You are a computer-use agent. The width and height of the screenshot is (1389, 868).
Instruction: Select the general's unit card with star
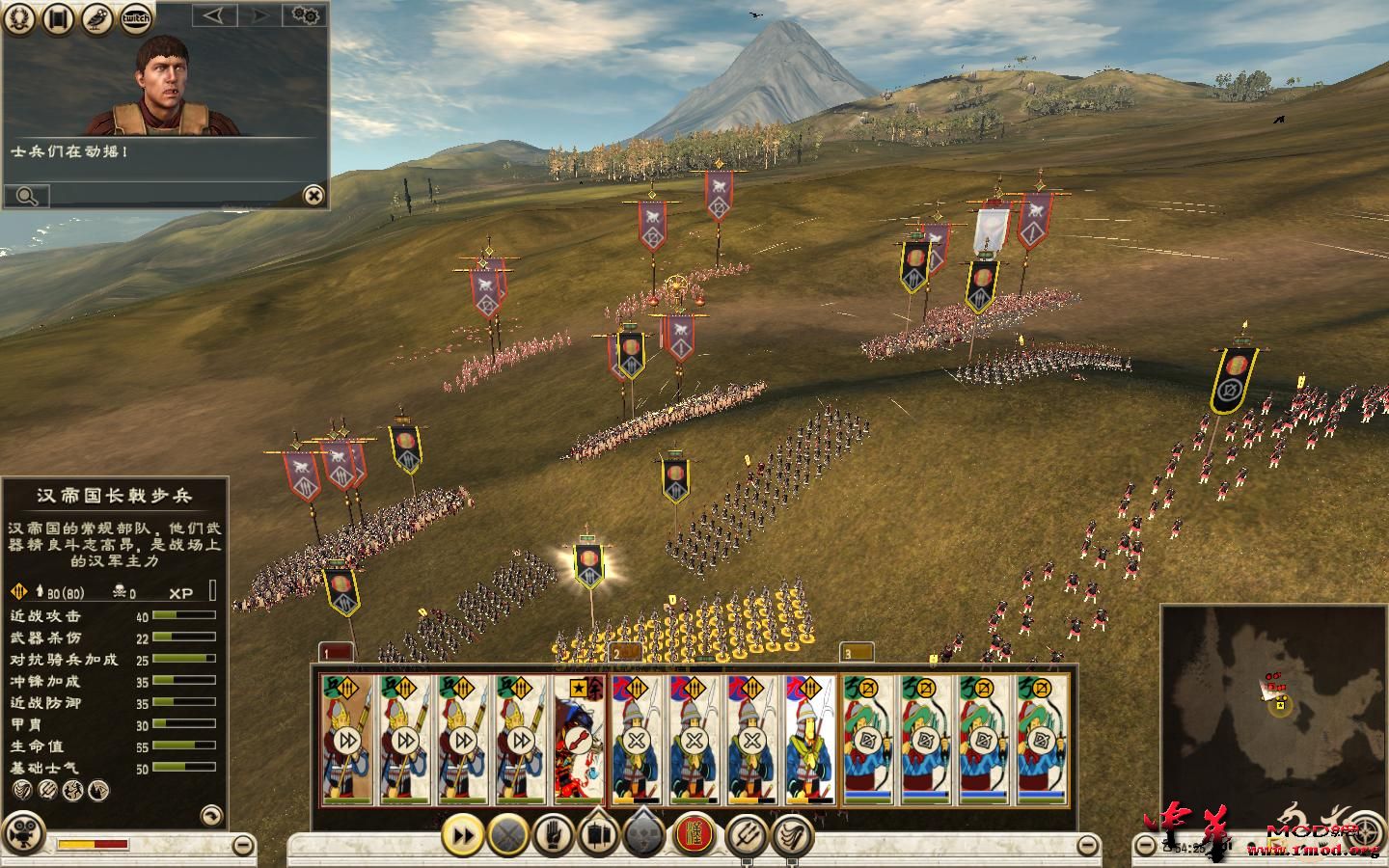580,740
